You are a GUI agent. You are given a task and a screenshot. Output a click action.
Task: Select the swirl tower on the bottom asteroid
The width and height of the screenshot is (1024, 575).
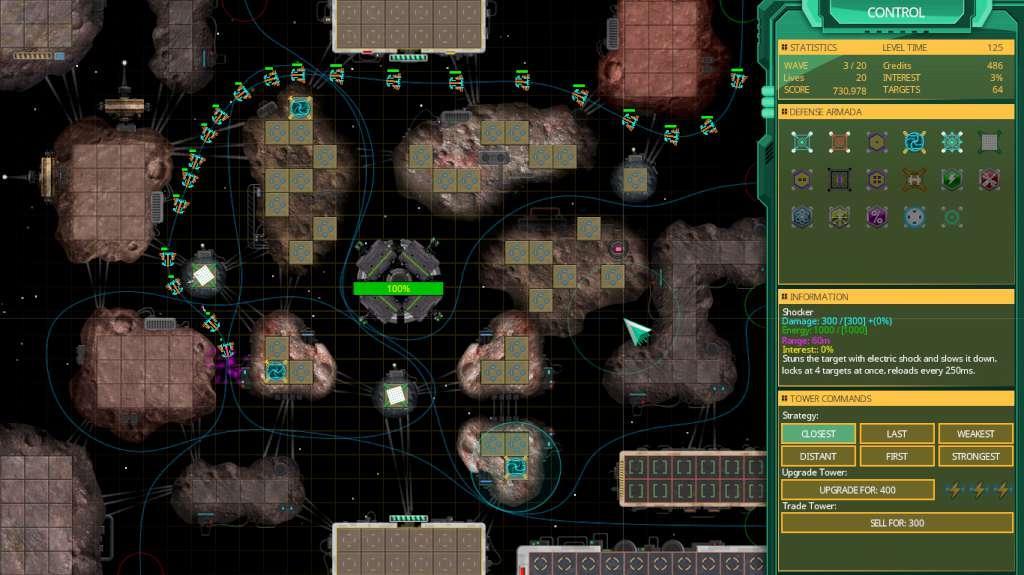click(517, 466)
